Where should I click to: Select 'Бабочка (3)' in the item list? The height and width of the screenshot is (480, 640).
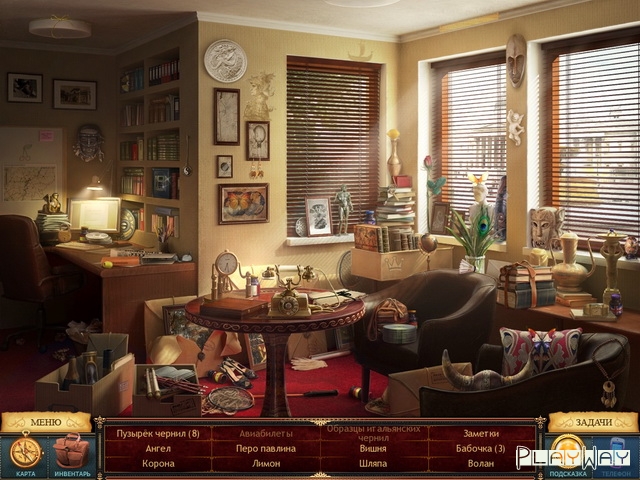481,448
